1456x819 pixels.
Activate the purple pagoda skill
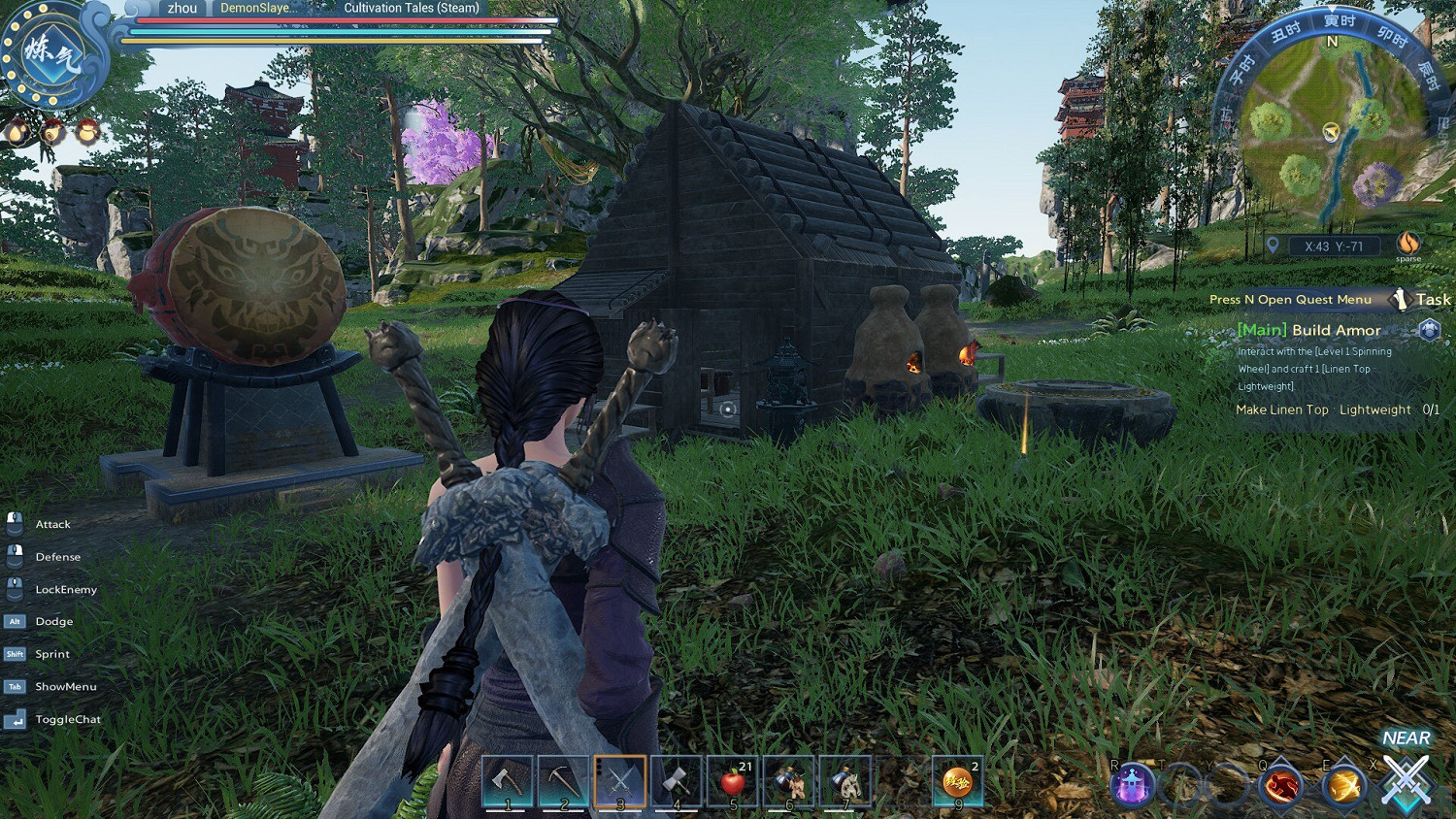click(1133, 785)
